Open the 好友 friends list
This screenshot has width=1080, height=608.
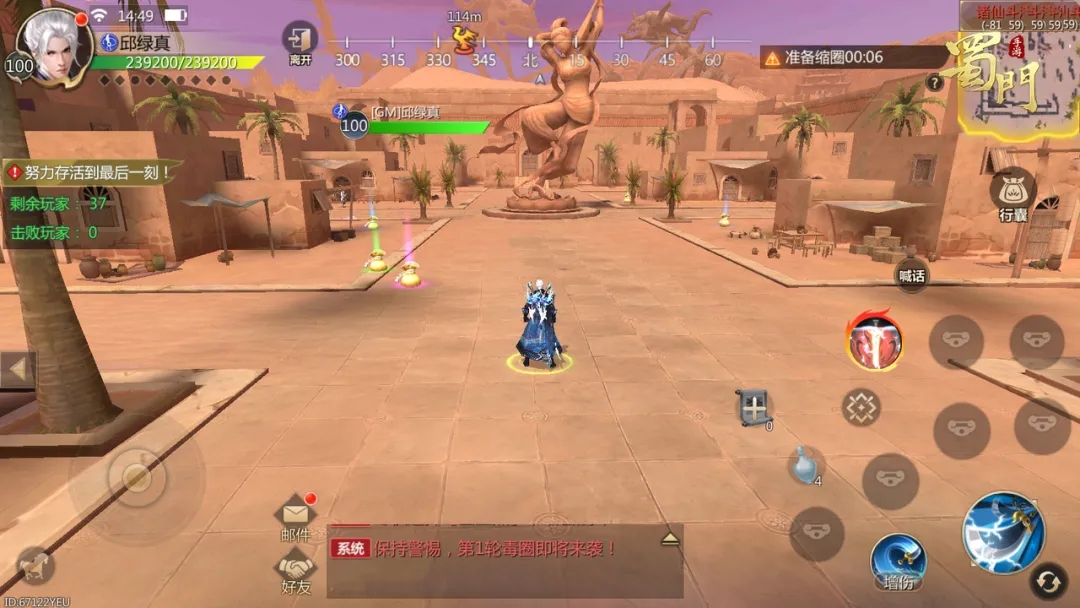tap(294, 571)
